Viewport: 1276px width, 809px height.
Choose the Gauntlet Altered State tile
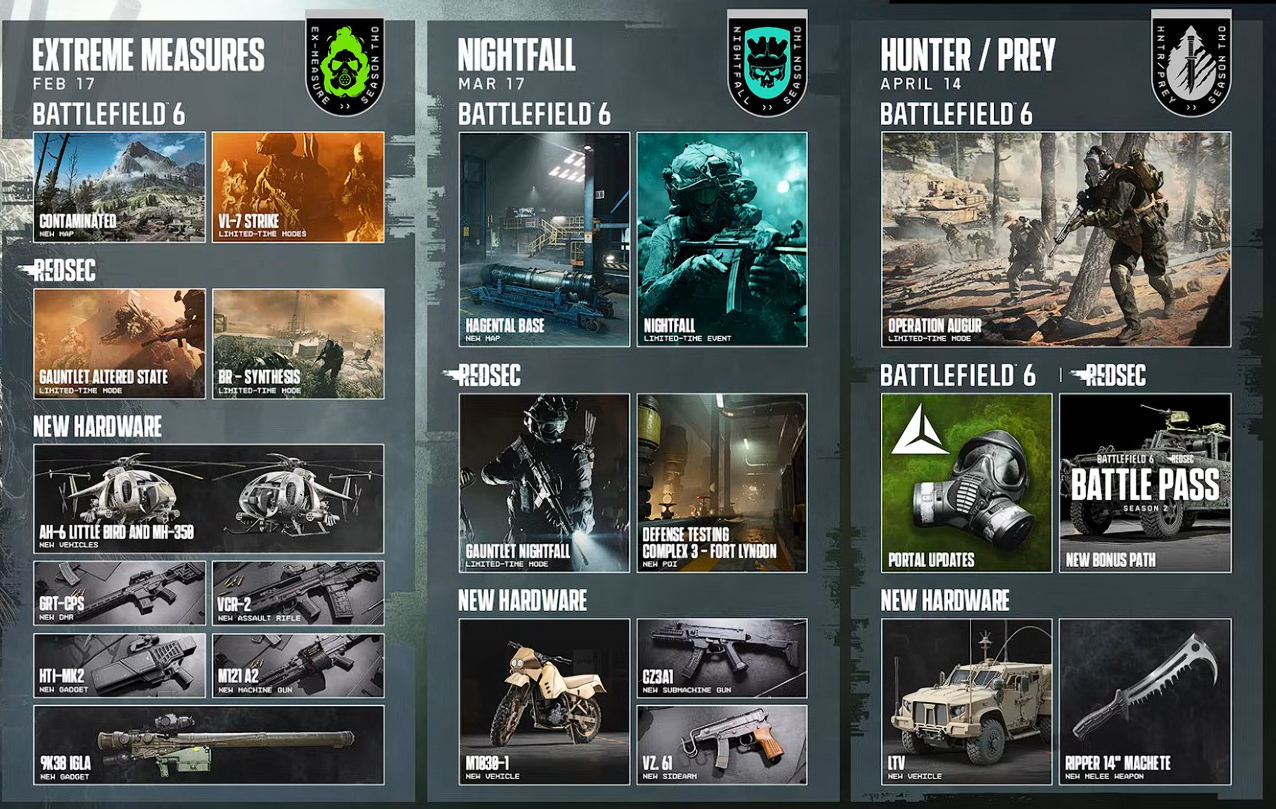click(x=119, y=343)
